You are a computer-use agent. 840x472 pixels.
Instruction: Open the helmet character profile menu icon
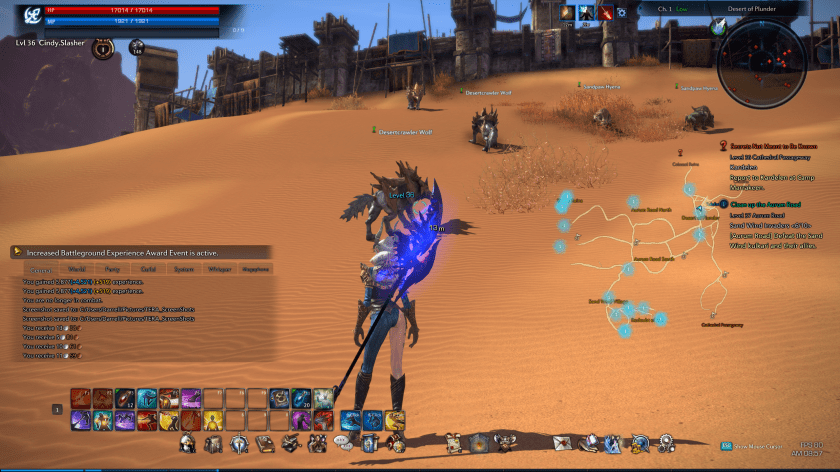pyautogui.click(x=187, y=442)
